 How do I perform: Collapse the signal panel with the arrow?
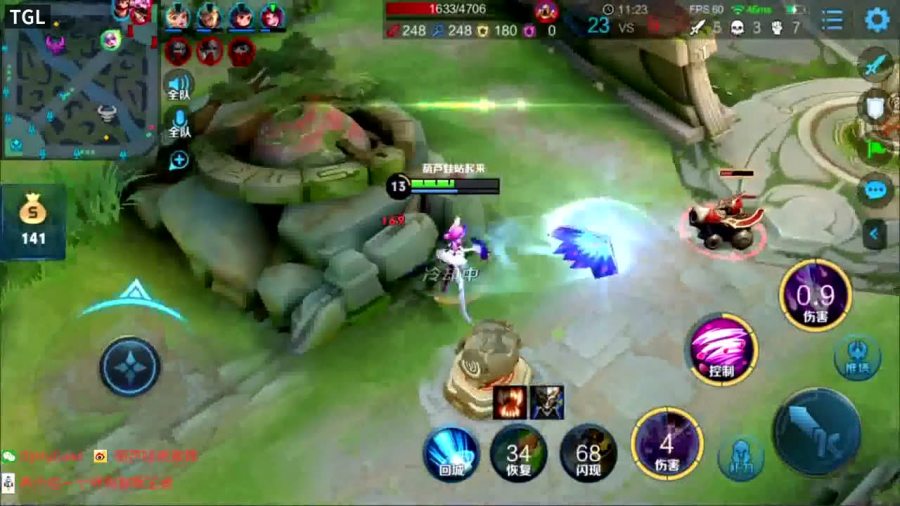click(x=875, y=234)
